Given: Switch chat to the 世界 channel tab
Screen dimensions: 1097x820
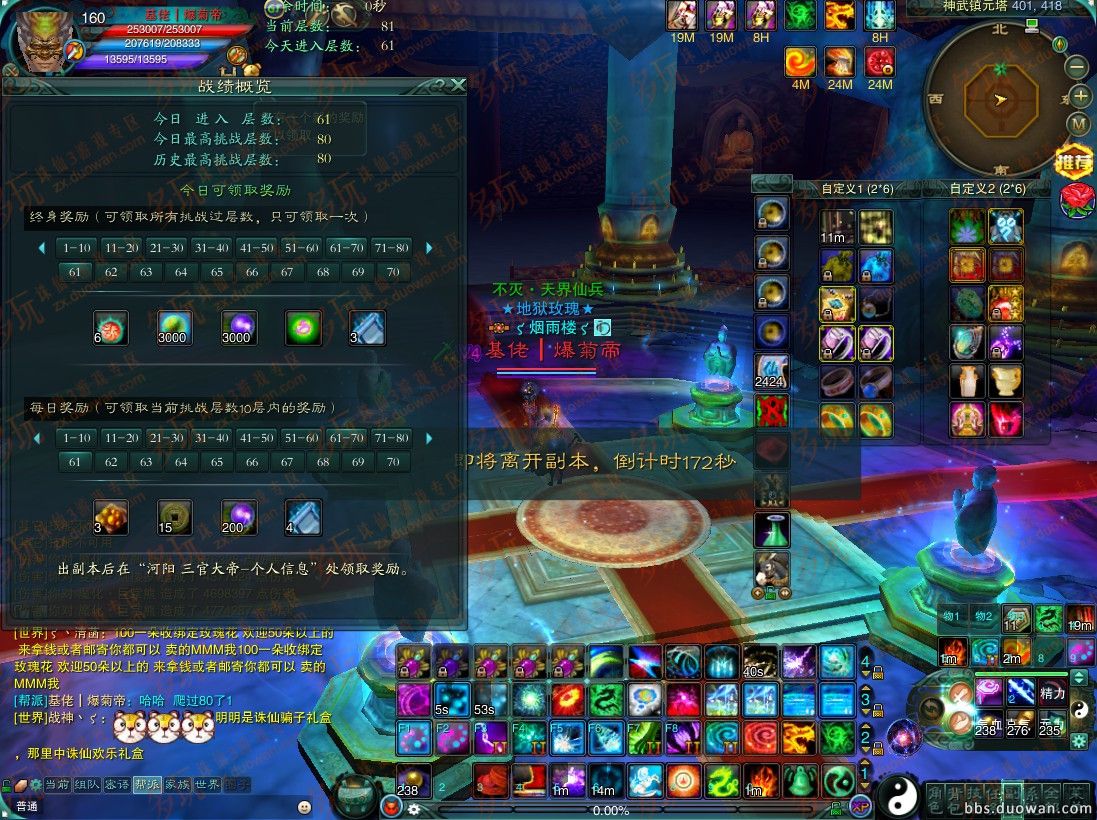Looking at the screenshot, I should (207, 784).
